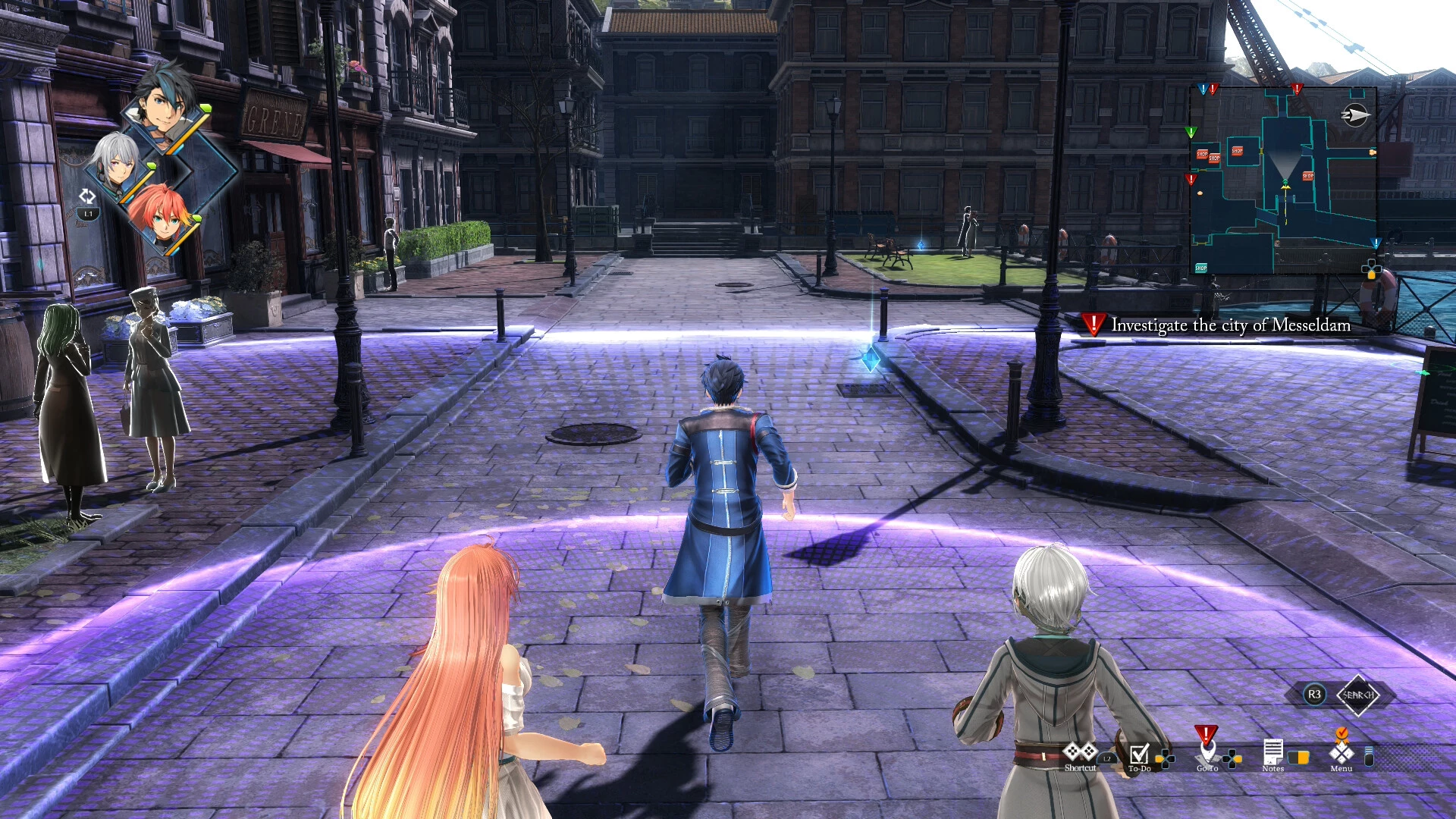Choose the orange-haired party member portrait
The height and width of the screenshot is (819, 1456).
pyautogui.click(x=161, y=214)
